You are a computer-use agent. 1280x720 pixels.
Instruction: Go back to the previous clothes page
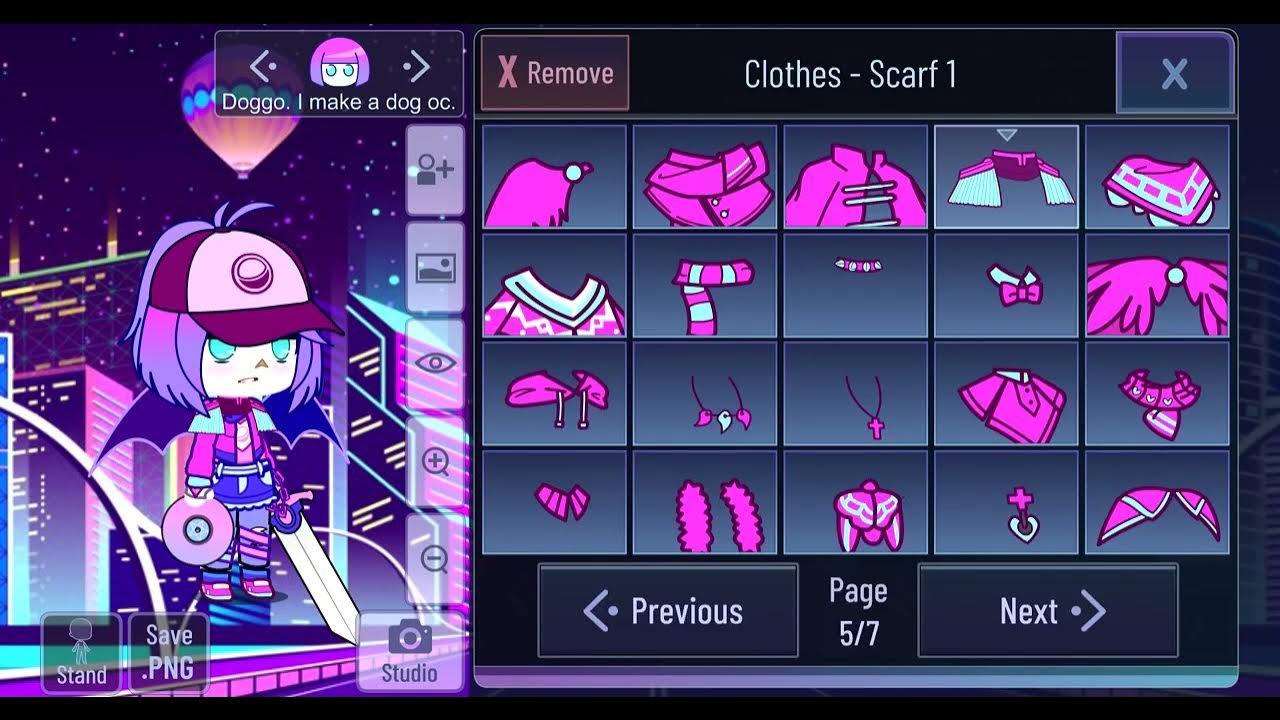tap(668, 611)
